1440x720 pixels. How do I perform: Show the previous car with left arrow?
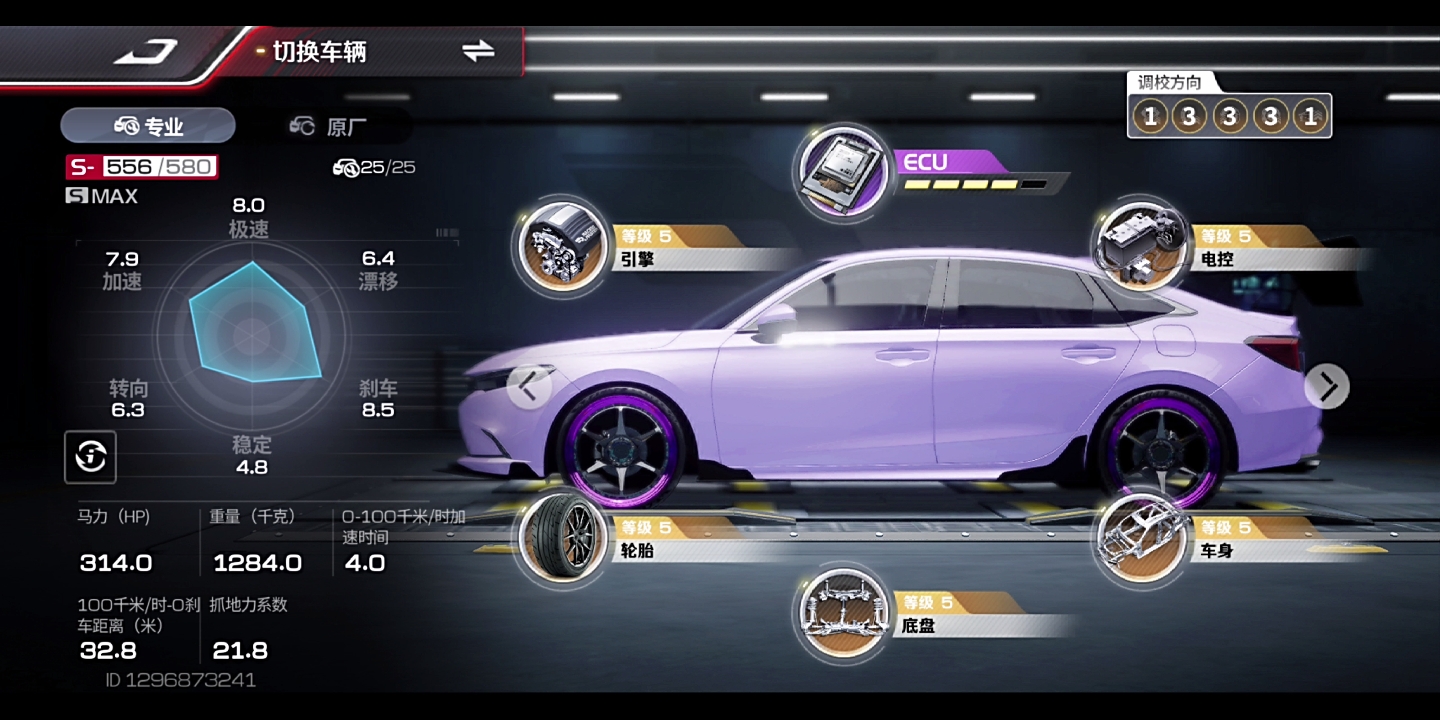coord(529,386)
